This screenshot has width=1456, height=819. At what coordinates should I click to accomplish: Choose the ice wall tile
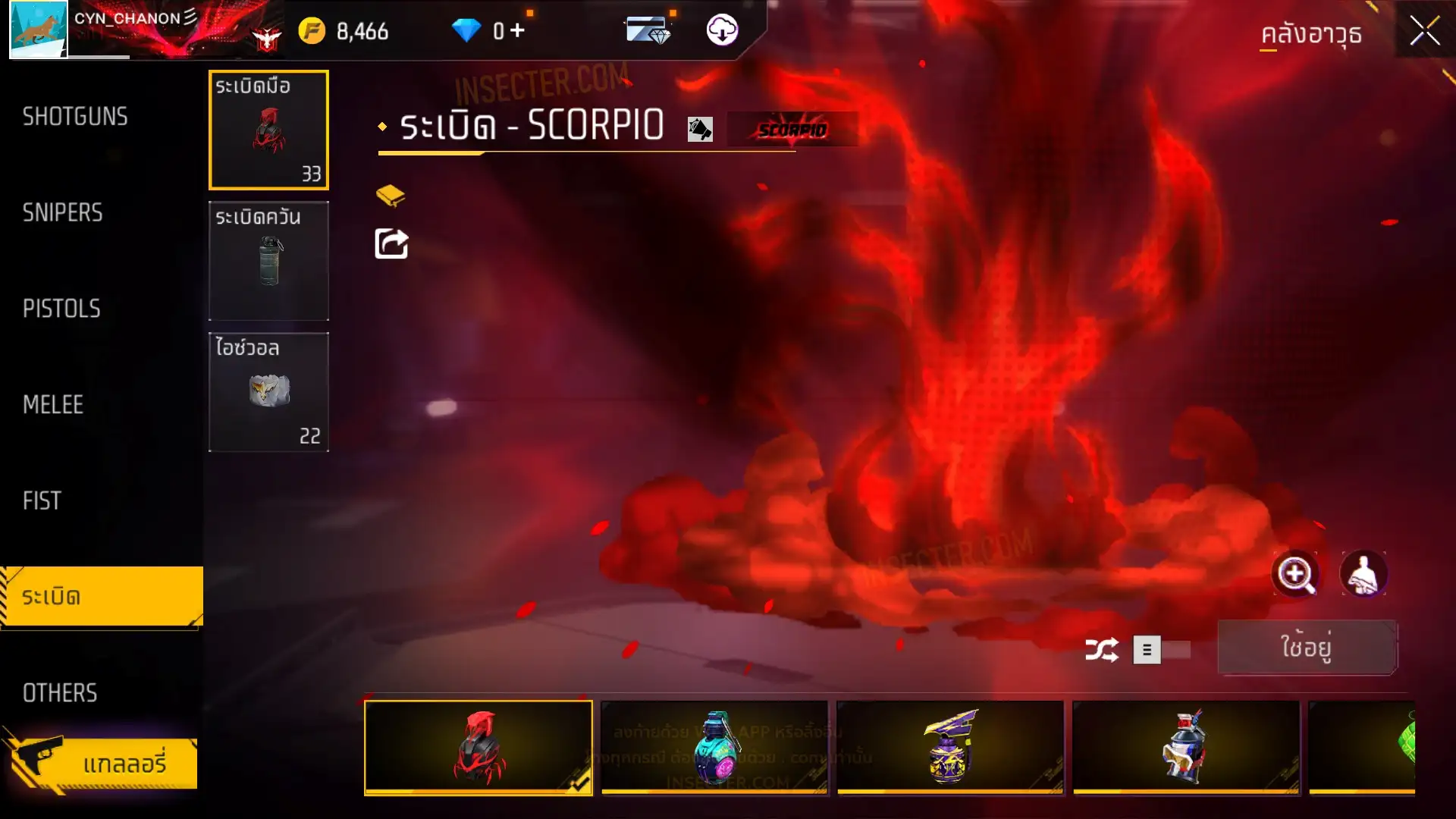(x=268, y=391)
